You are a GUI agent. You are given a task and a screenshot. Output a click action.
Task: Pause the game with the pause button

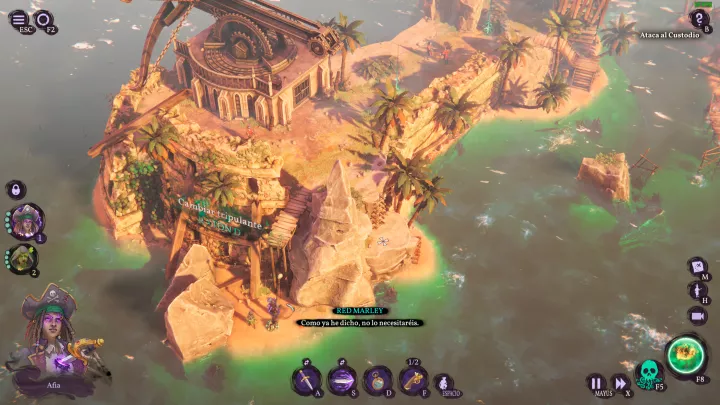[596, 382]
